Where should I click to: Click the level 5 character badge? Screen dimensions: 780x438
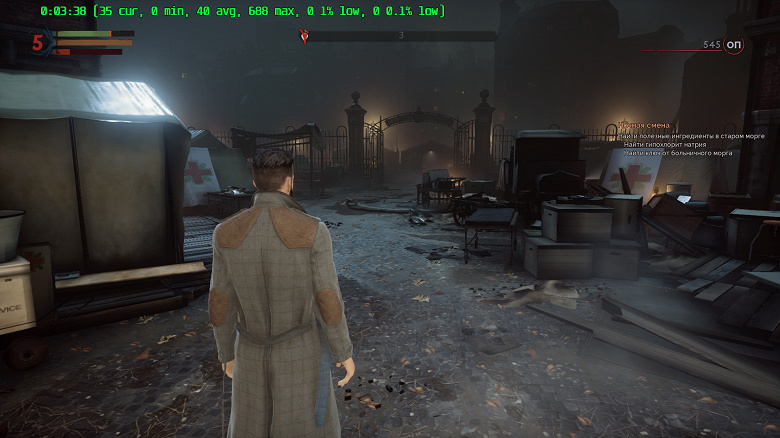point(38,42)
